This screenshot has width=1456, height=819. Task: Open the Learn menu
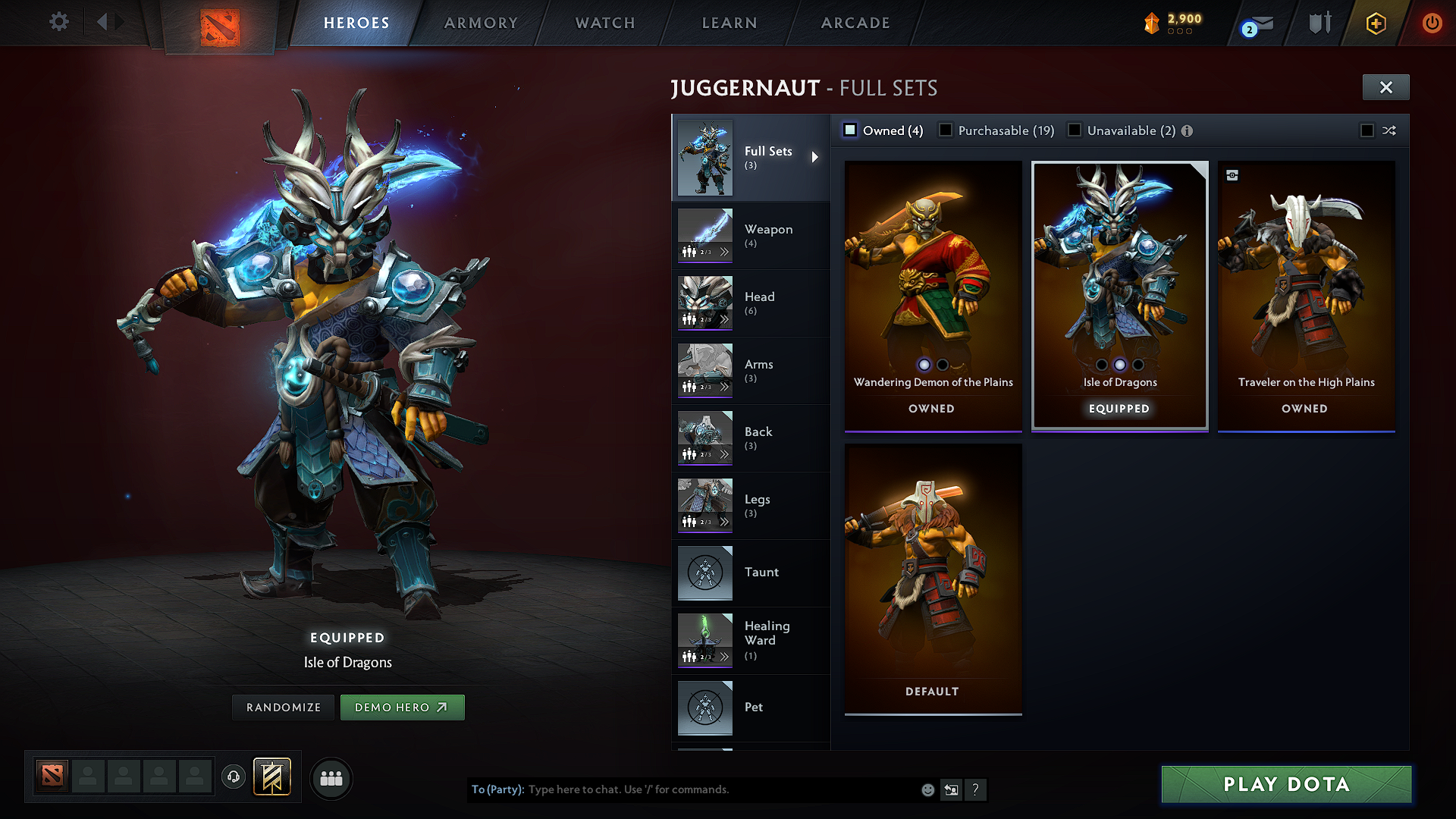(729, 23)
